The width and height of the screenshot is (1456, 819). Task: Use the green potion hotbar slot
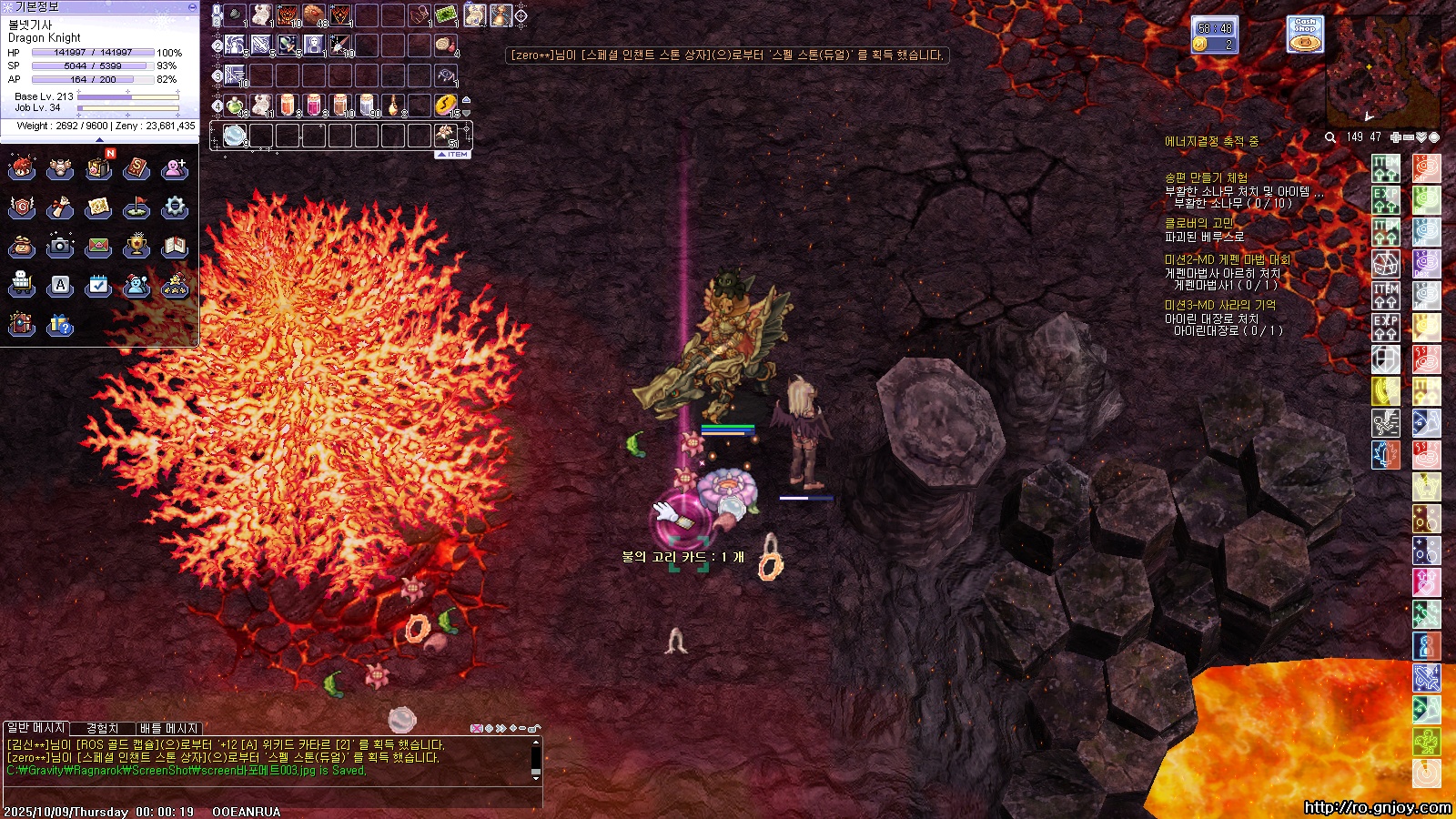pyautogui.click(x=235, y=105)
